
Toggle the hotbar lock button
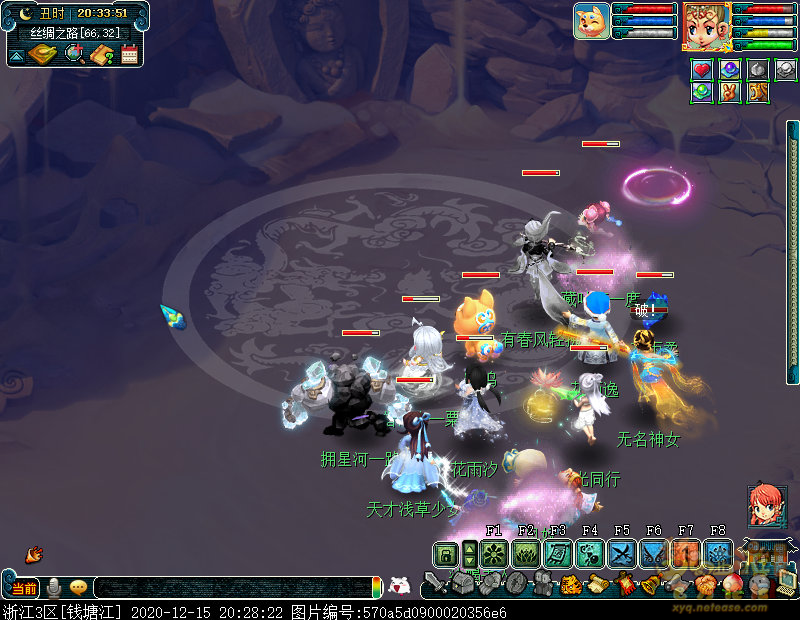(446, 554)
